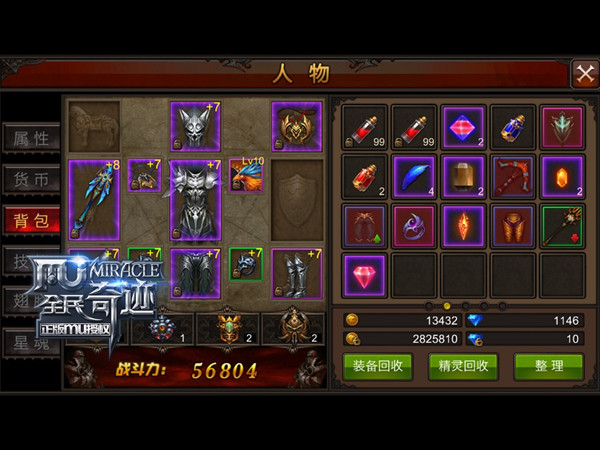Pick the brown scroll item in bag

[463, 176]
